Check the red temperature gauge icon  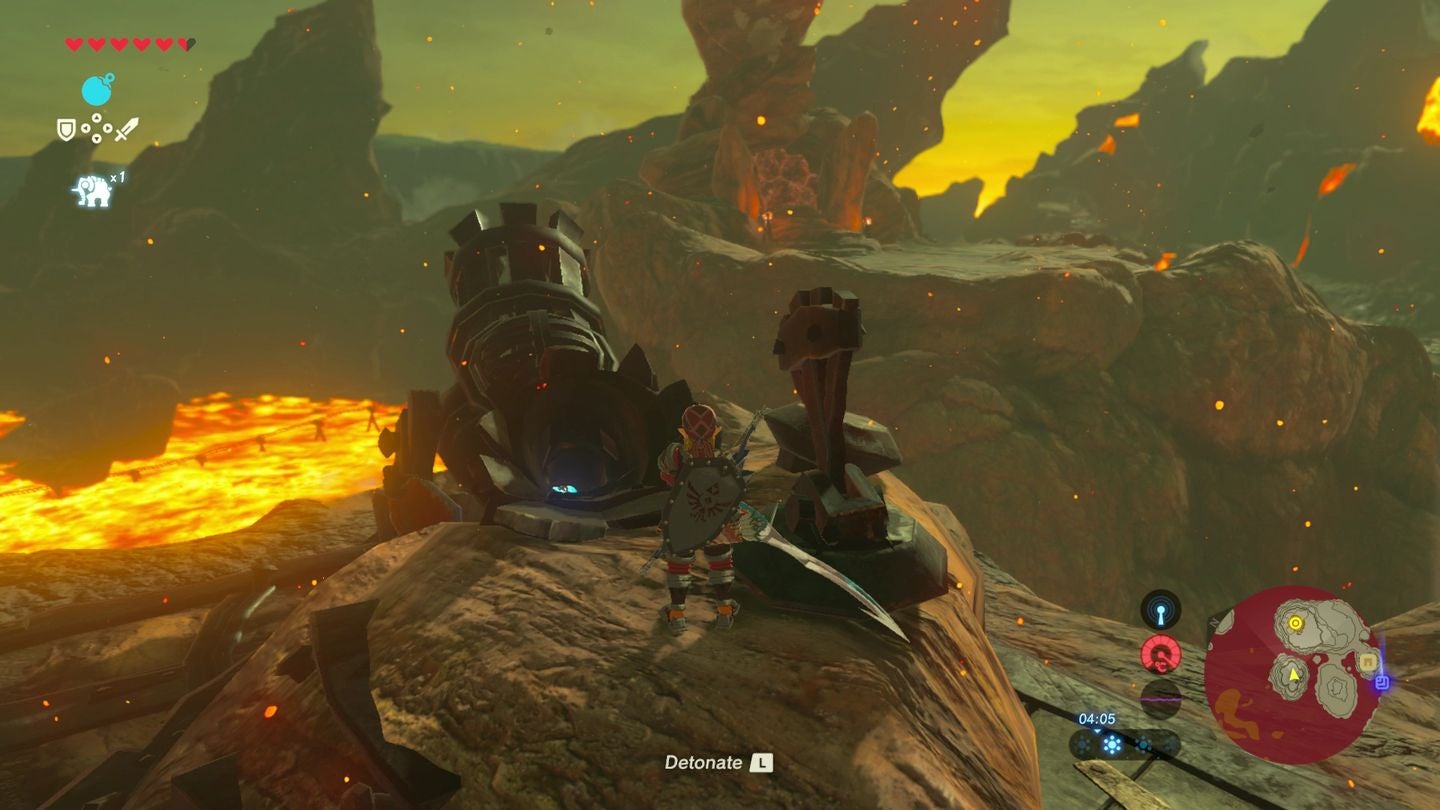click(x=1160, y=655)
